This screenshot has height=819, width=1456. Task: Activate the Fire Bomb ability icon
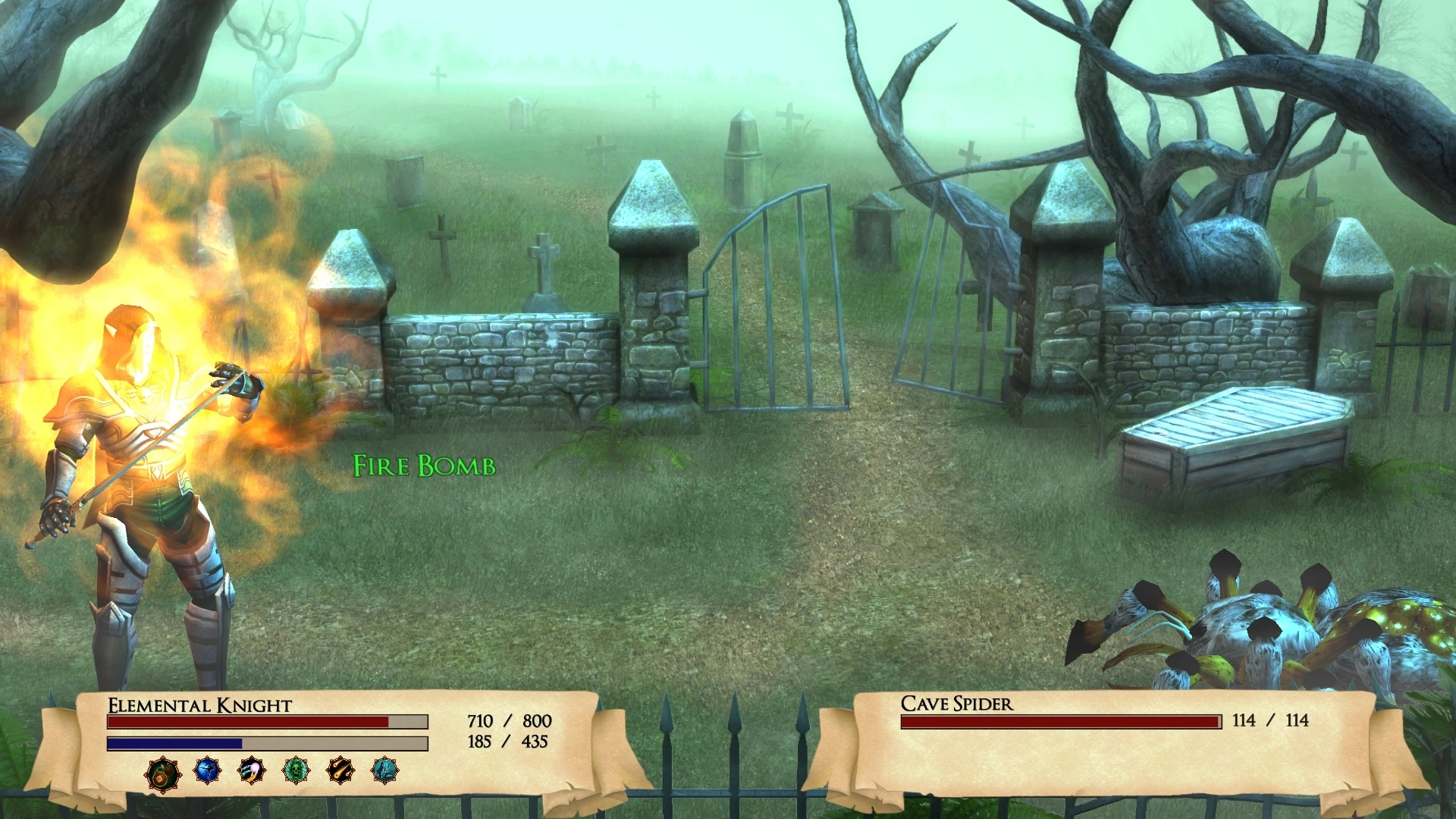pyautogui.click(x=163, y=773)
